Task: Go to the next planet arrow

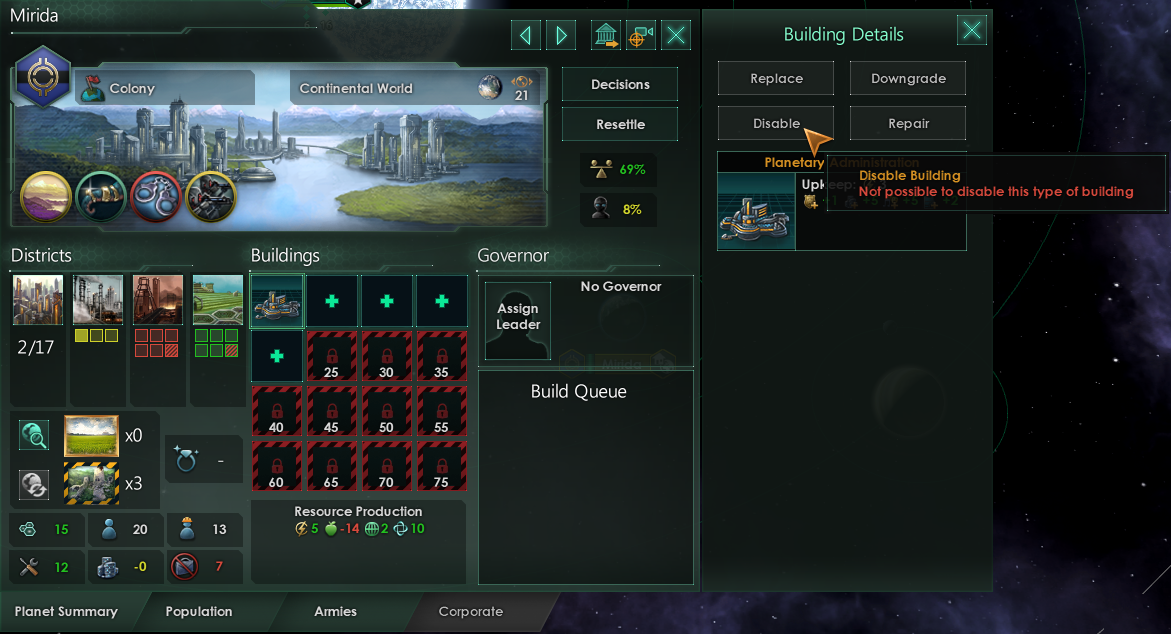Action: [561, 36]
